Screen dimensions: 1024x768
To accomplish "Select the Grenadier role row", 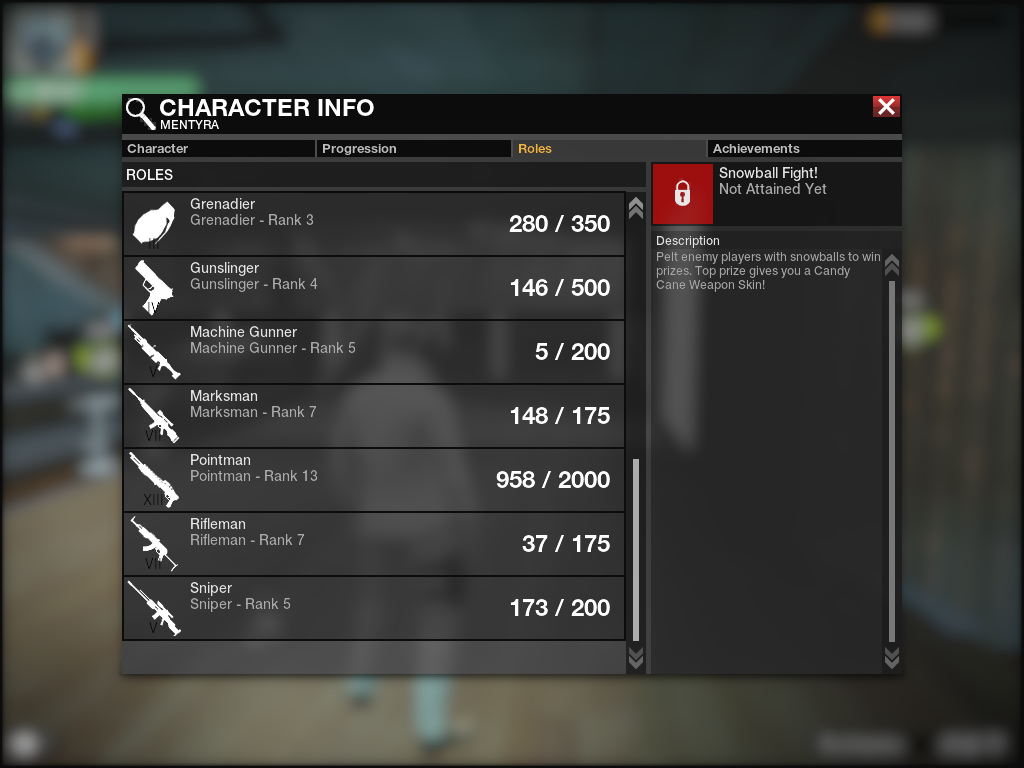I will point(373,224).
